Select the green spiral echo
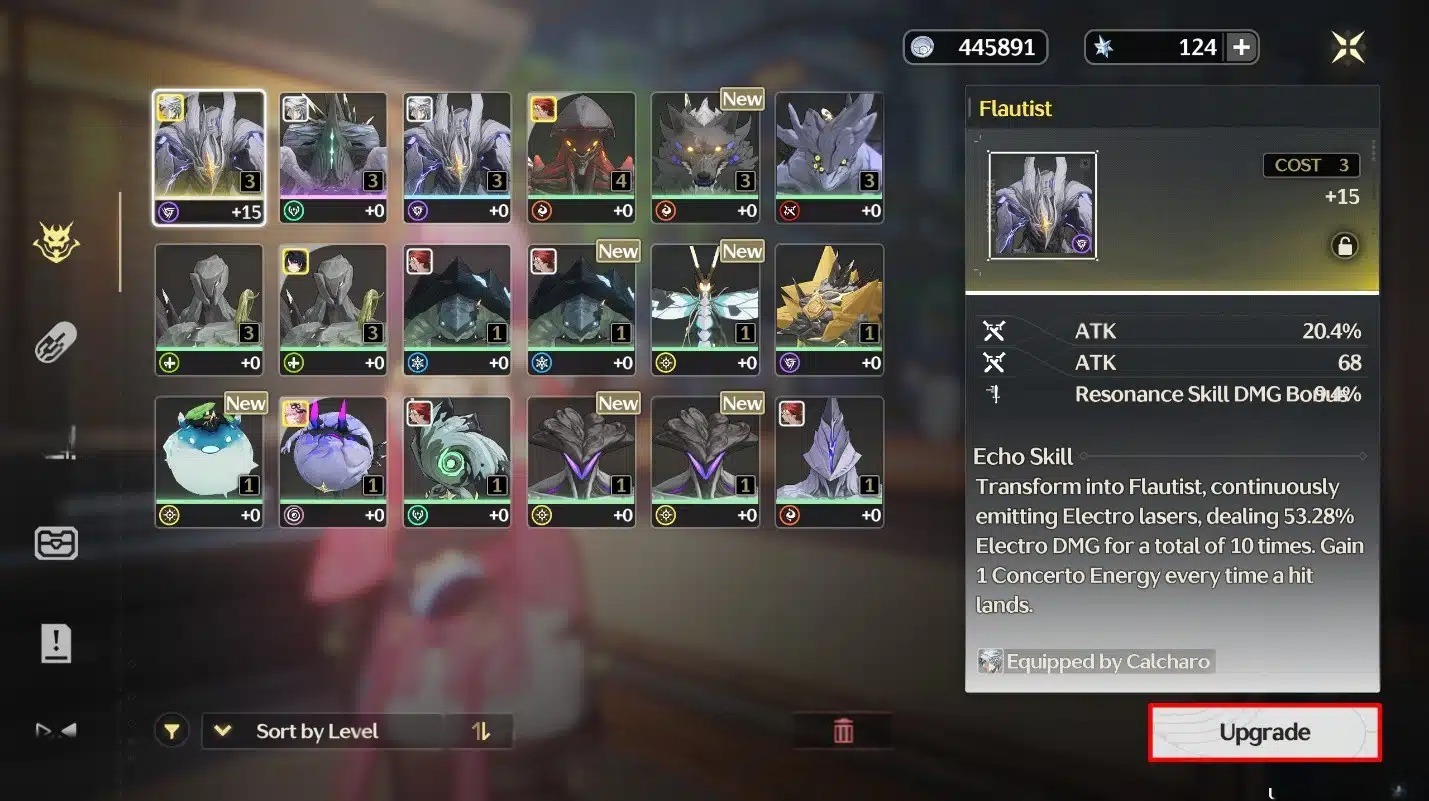Screen dimensions: 1429x801 [457, 461]
